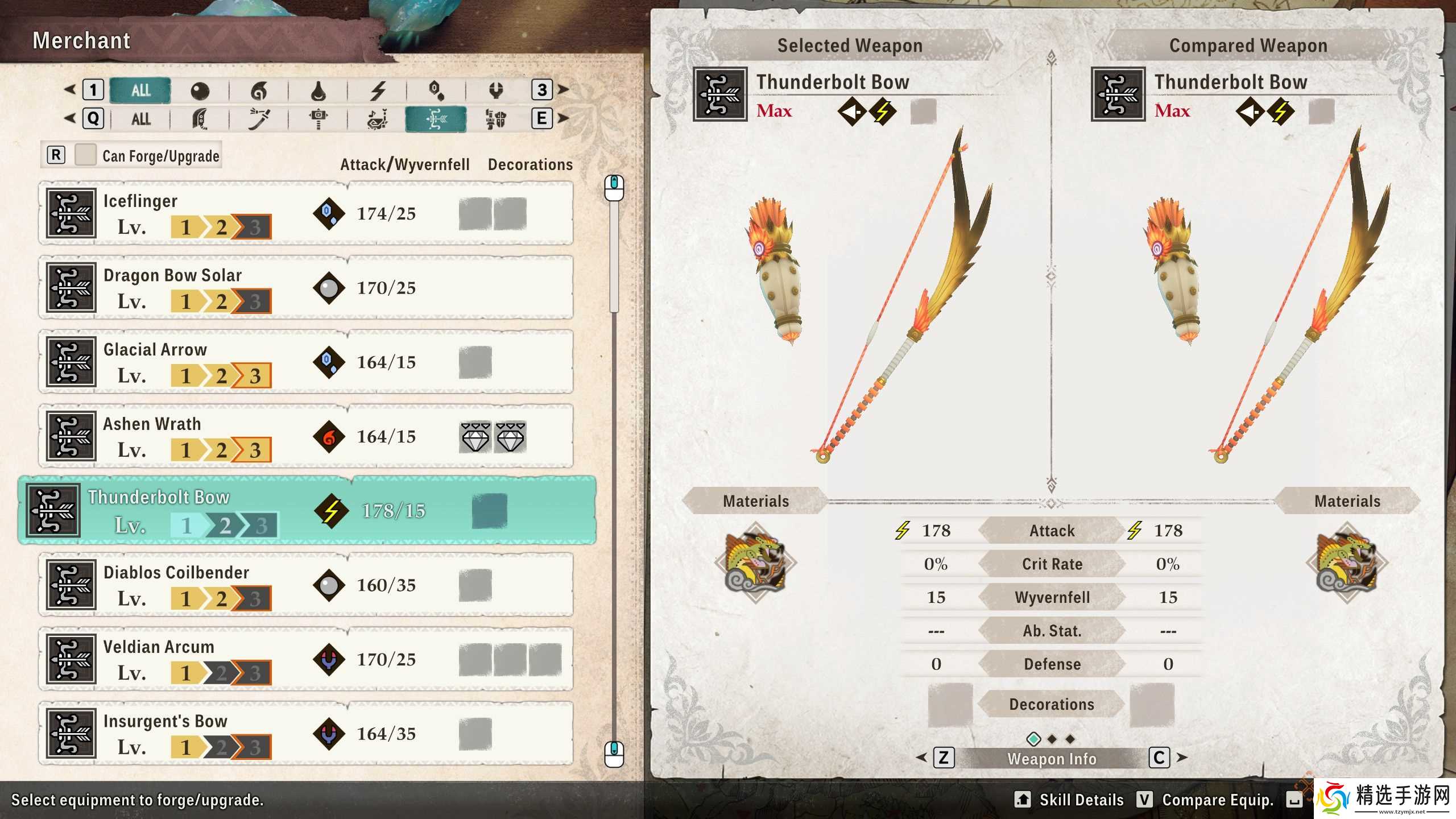Select Lv. 2 on Thunderbolt Bow

pyautogui.click(x=225, y=527)
